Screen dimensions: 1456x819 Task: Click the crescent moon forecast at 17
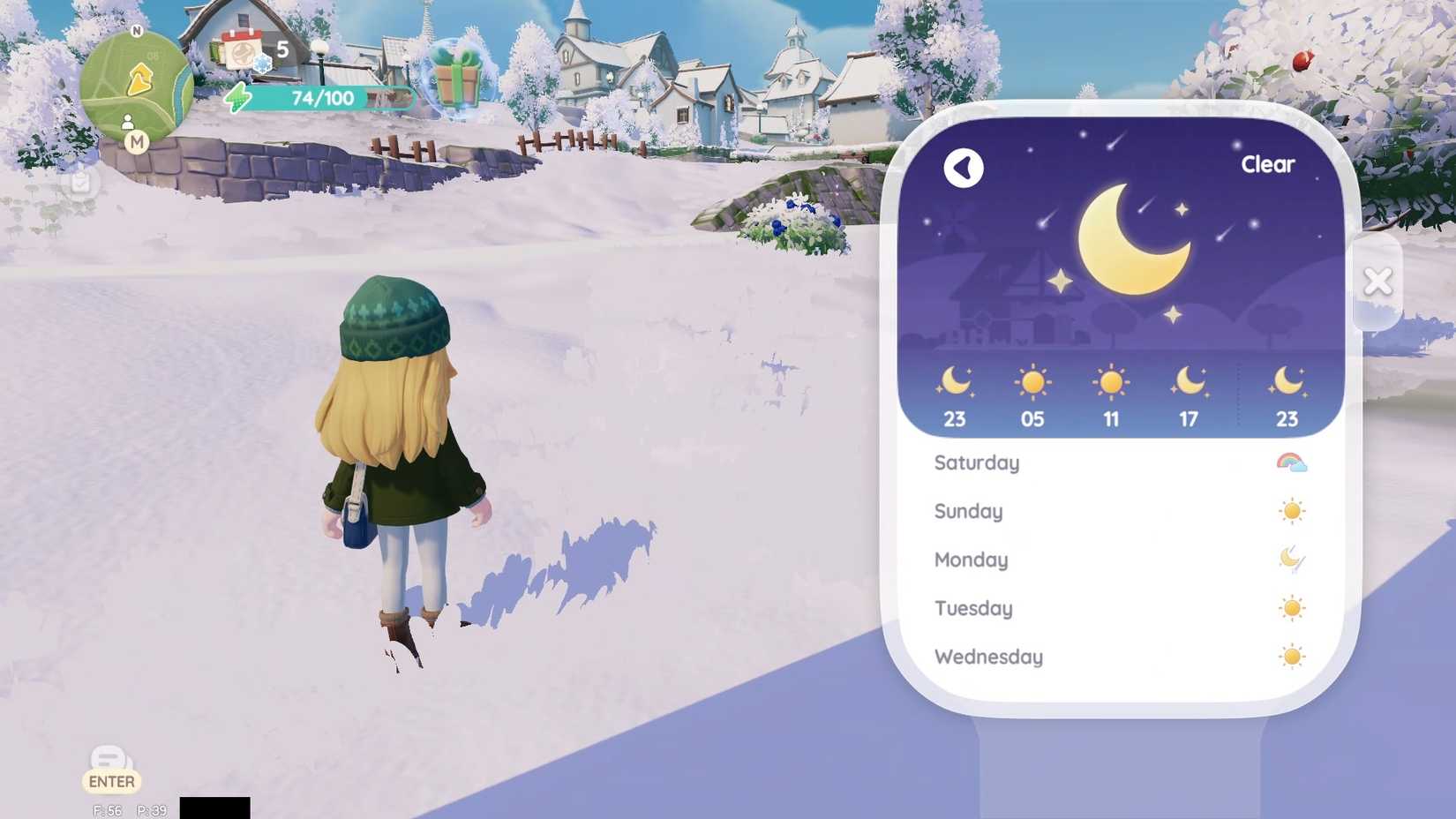coord(1188,381)
